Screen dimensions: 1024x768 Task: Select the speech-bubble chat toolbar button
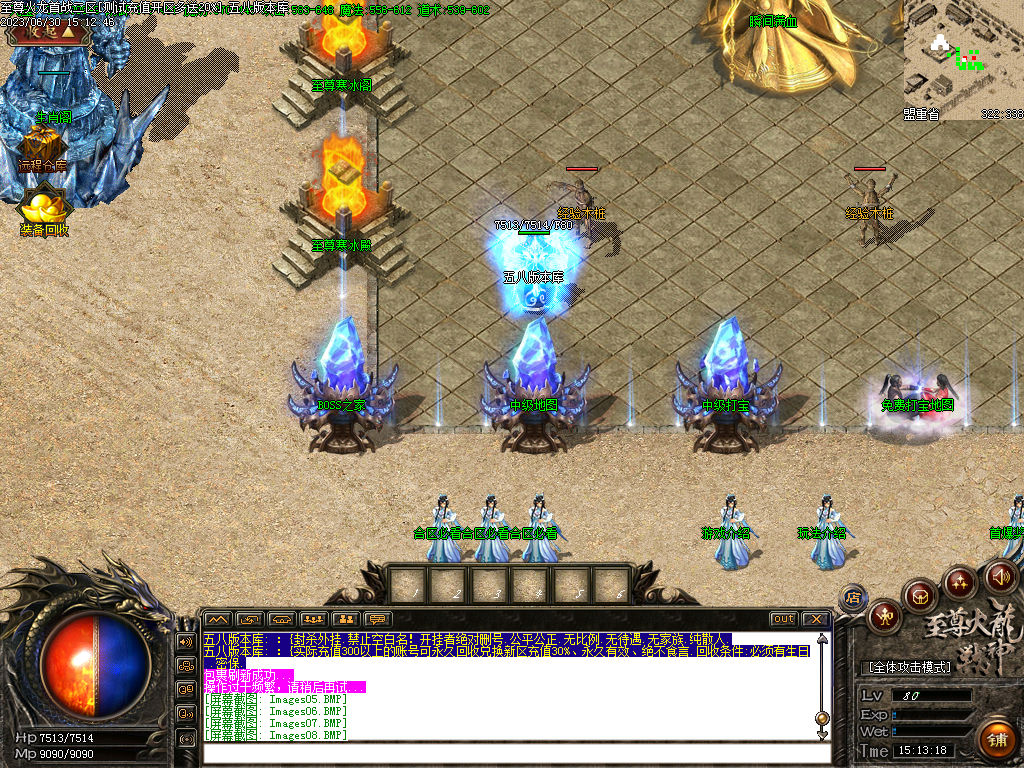click(x=378, y=619)
